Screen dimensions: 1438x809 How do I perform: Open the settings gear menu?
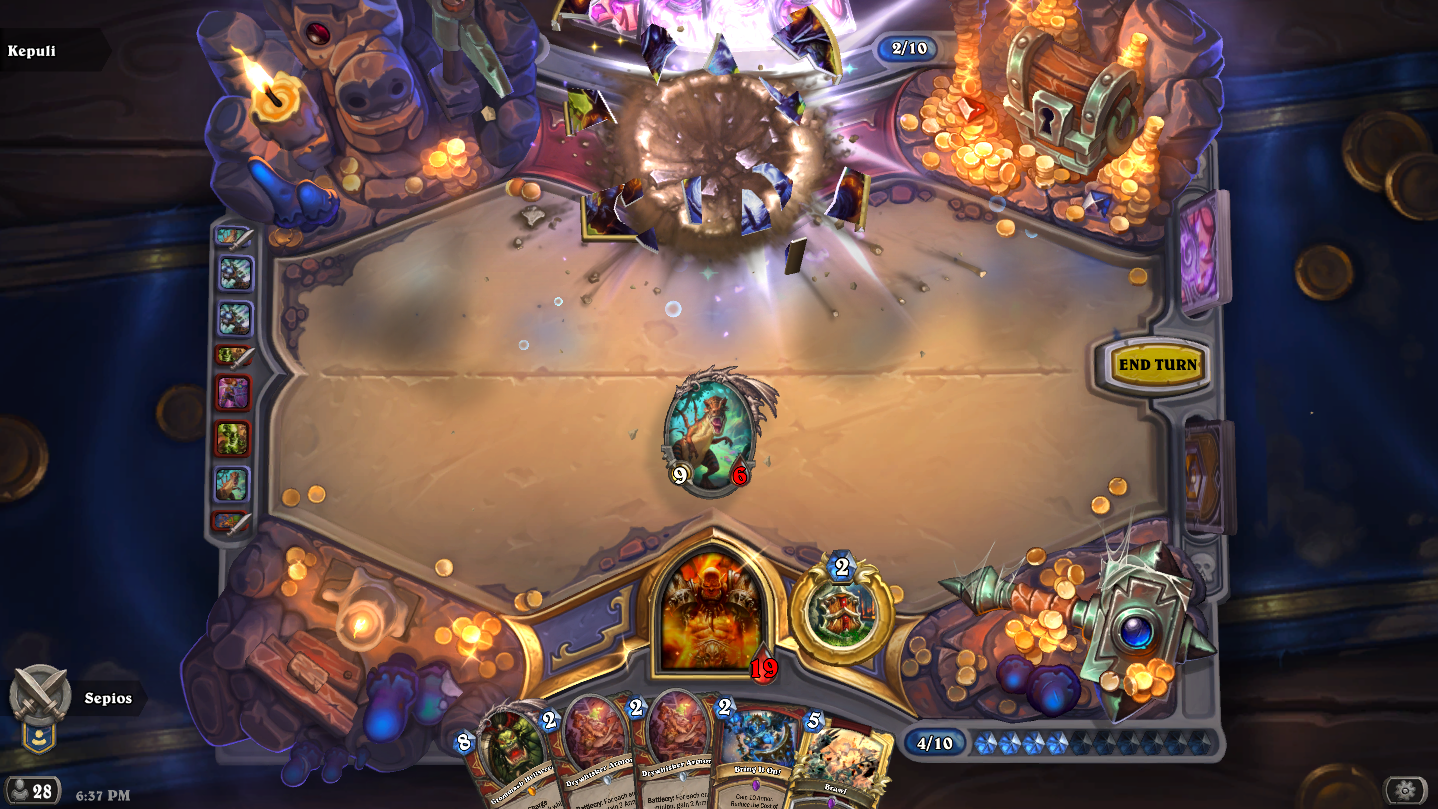(1405, 790)
